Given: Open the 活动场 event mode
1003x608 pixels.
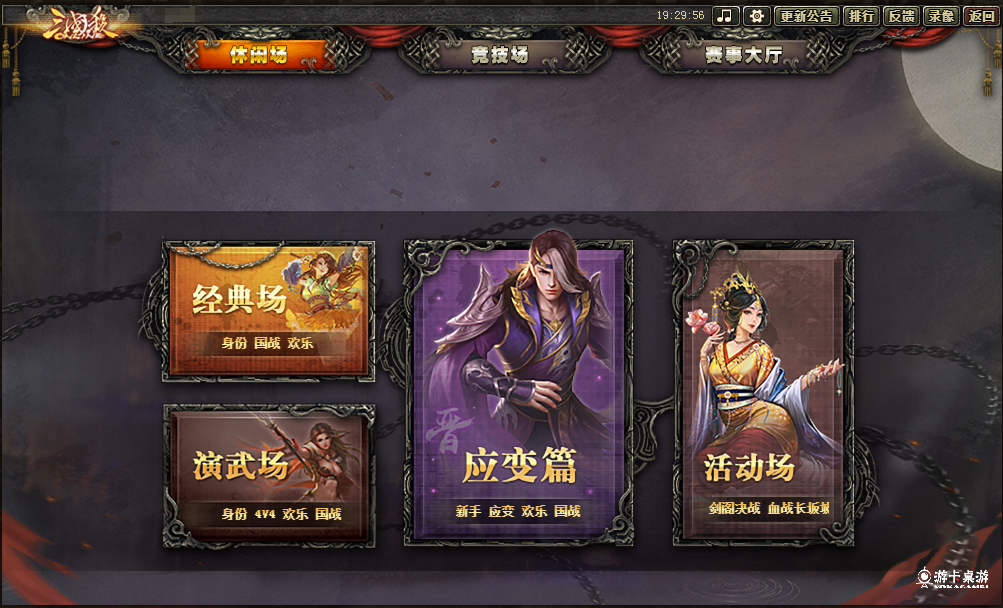Looking at the screenshot, I should tap(763, 392).
